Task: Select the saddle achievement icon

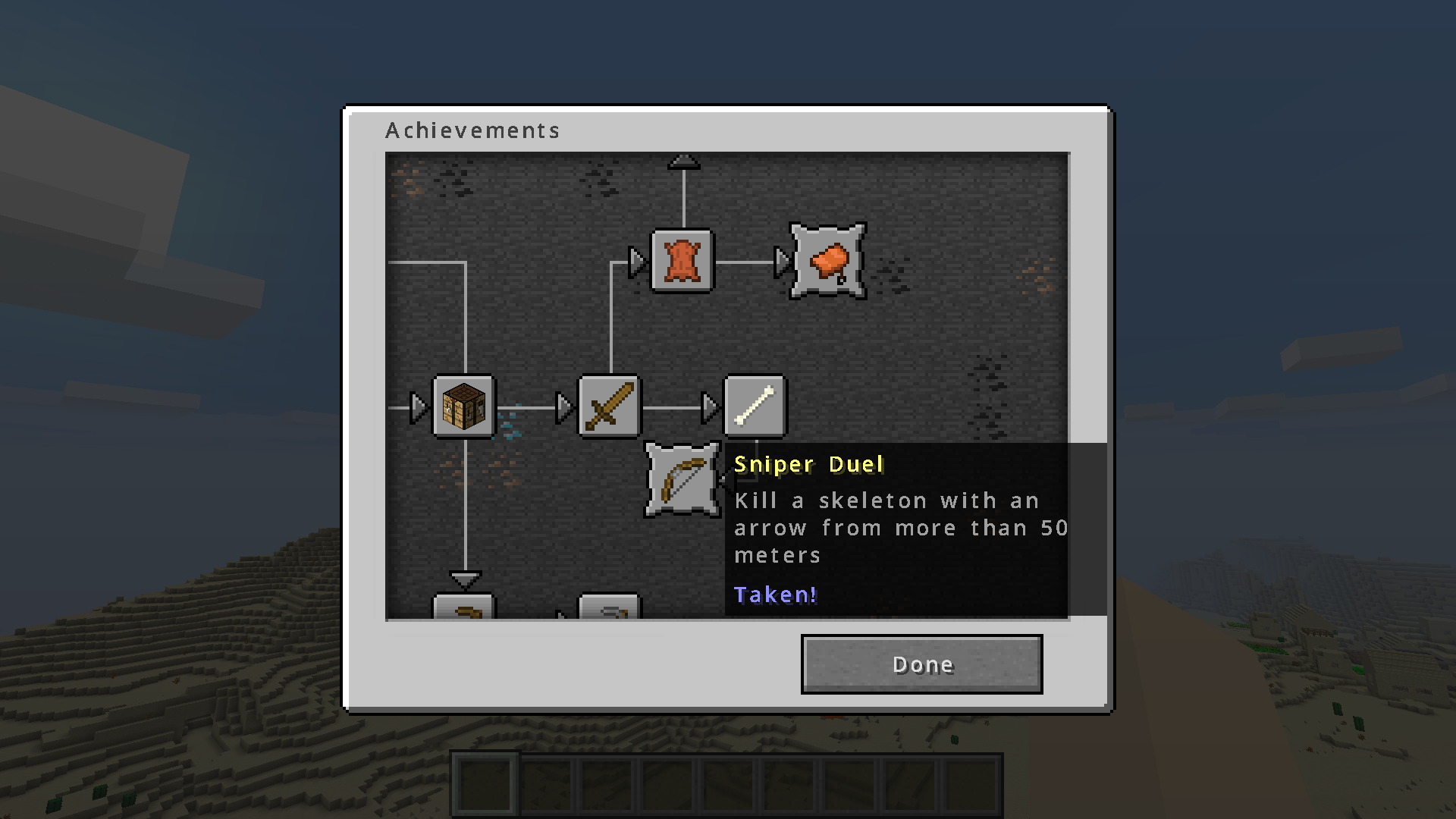Action: pos(828,262)
